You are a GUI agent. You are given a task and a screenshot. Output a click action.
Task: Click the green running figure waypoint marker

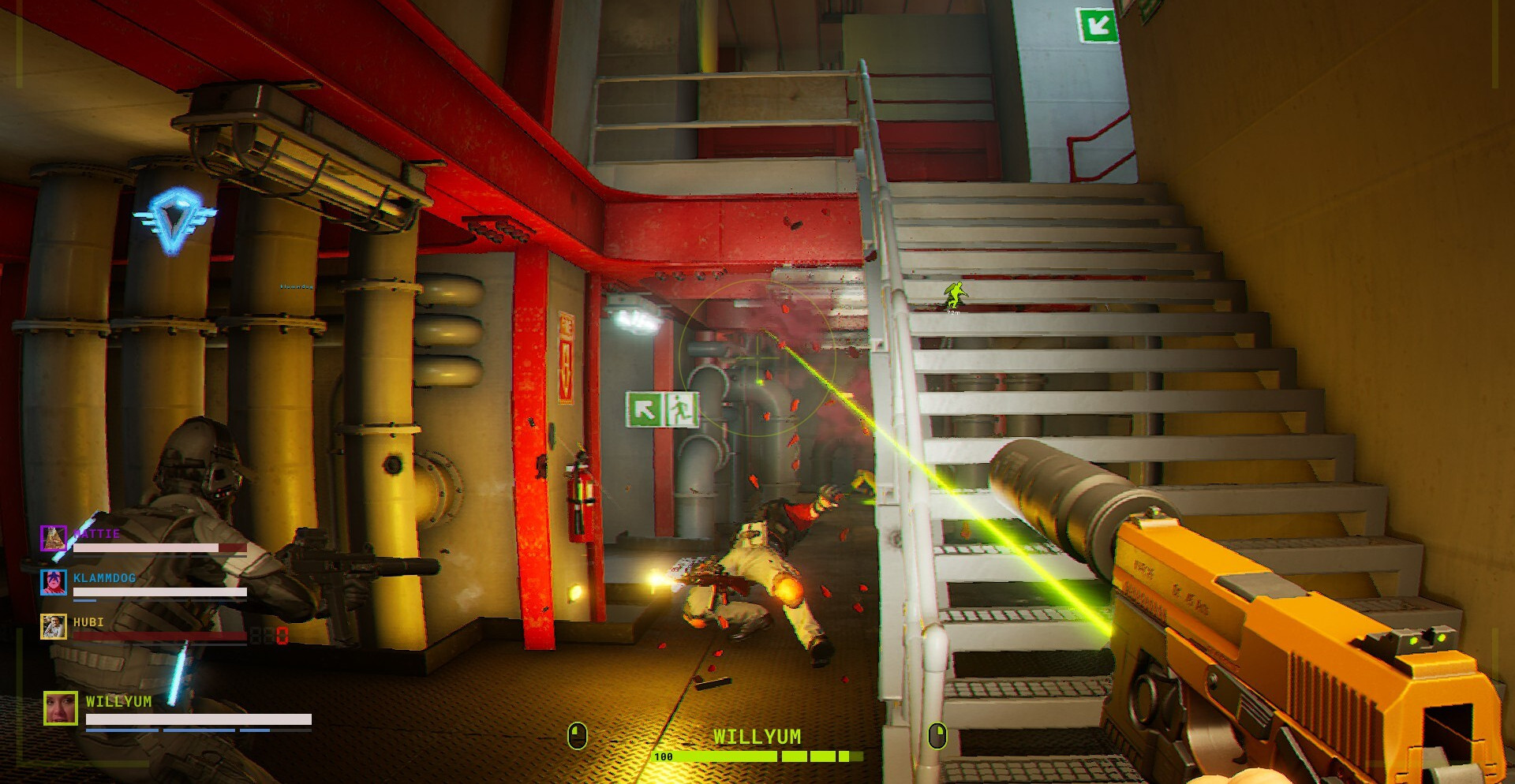[956, 296]
